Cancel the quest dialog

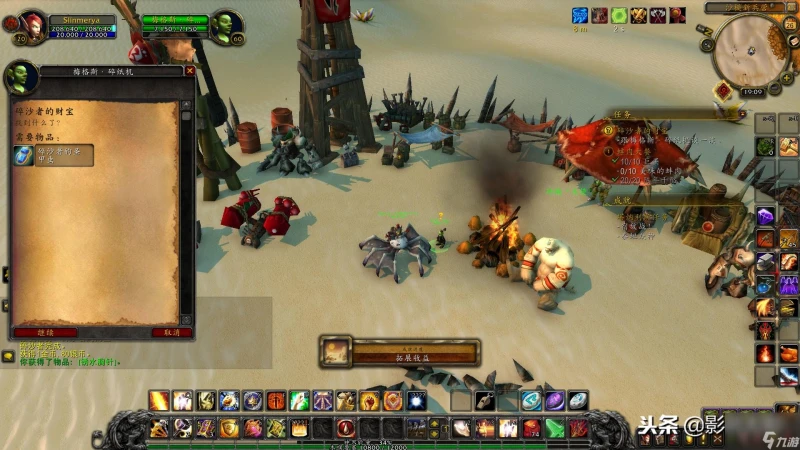[171, 332]
